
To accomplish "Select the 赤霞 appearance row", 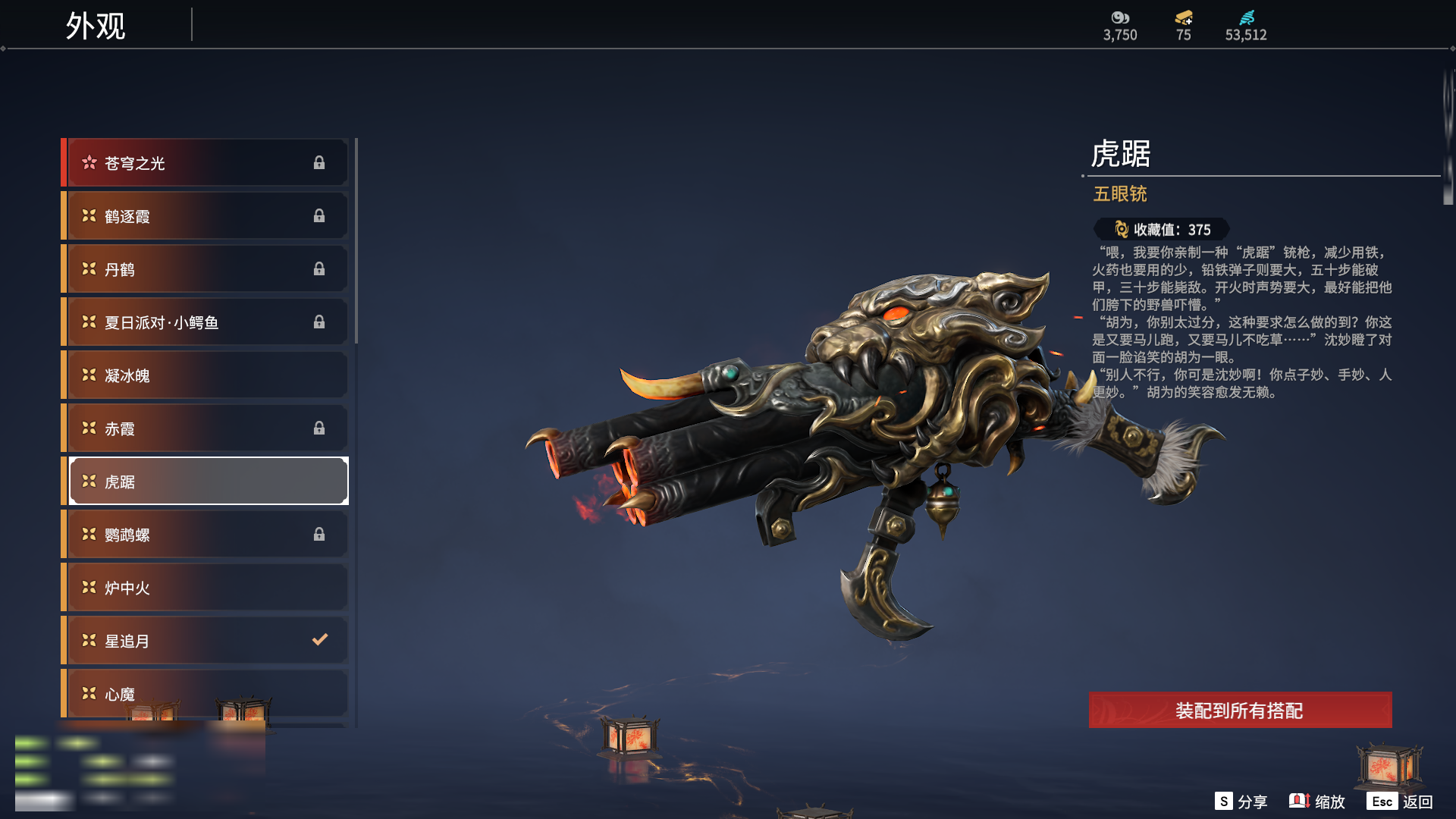I will point(206,428).
